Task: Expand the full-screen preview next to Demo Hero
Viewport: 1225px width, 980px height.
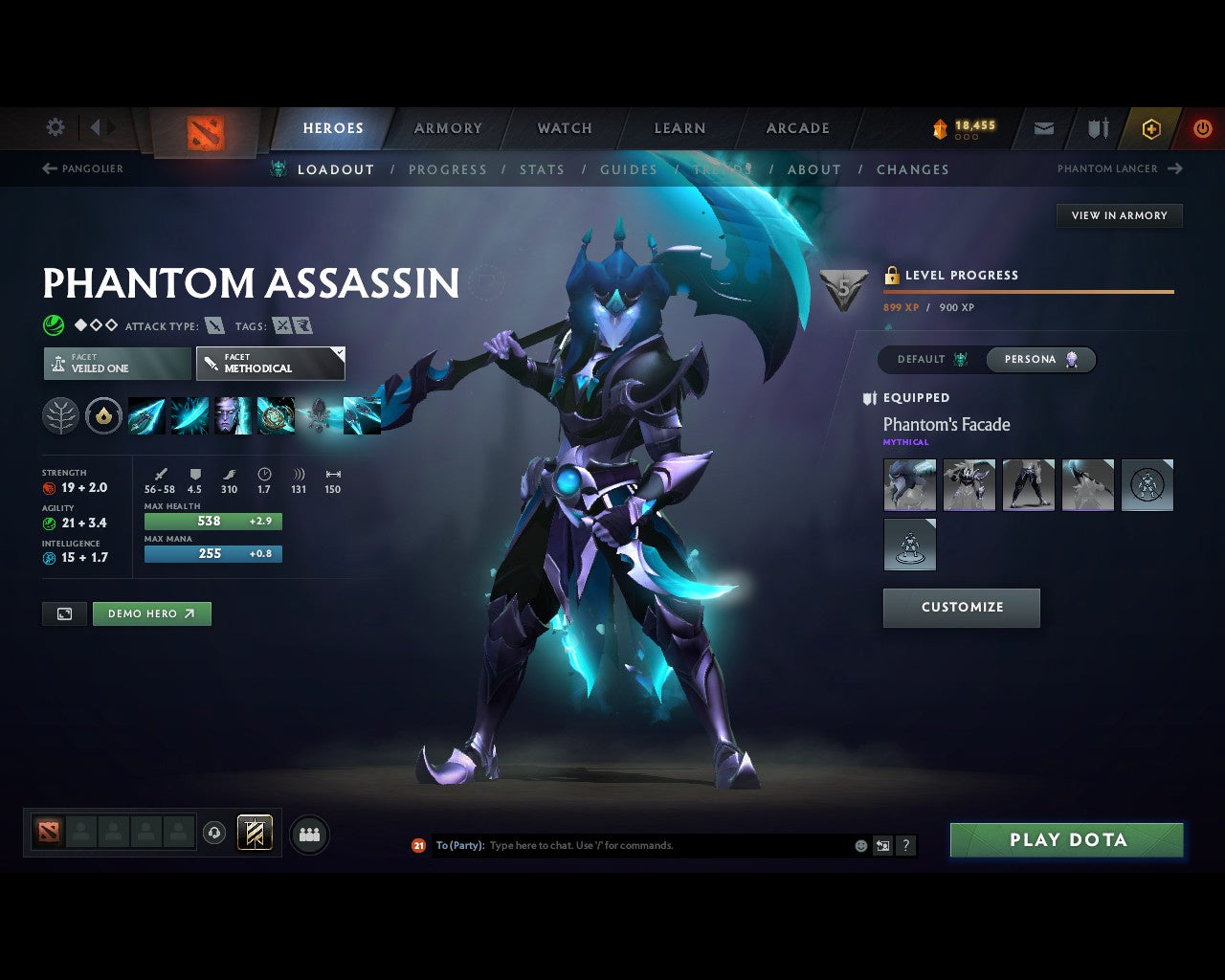Action: click(64, 613)
